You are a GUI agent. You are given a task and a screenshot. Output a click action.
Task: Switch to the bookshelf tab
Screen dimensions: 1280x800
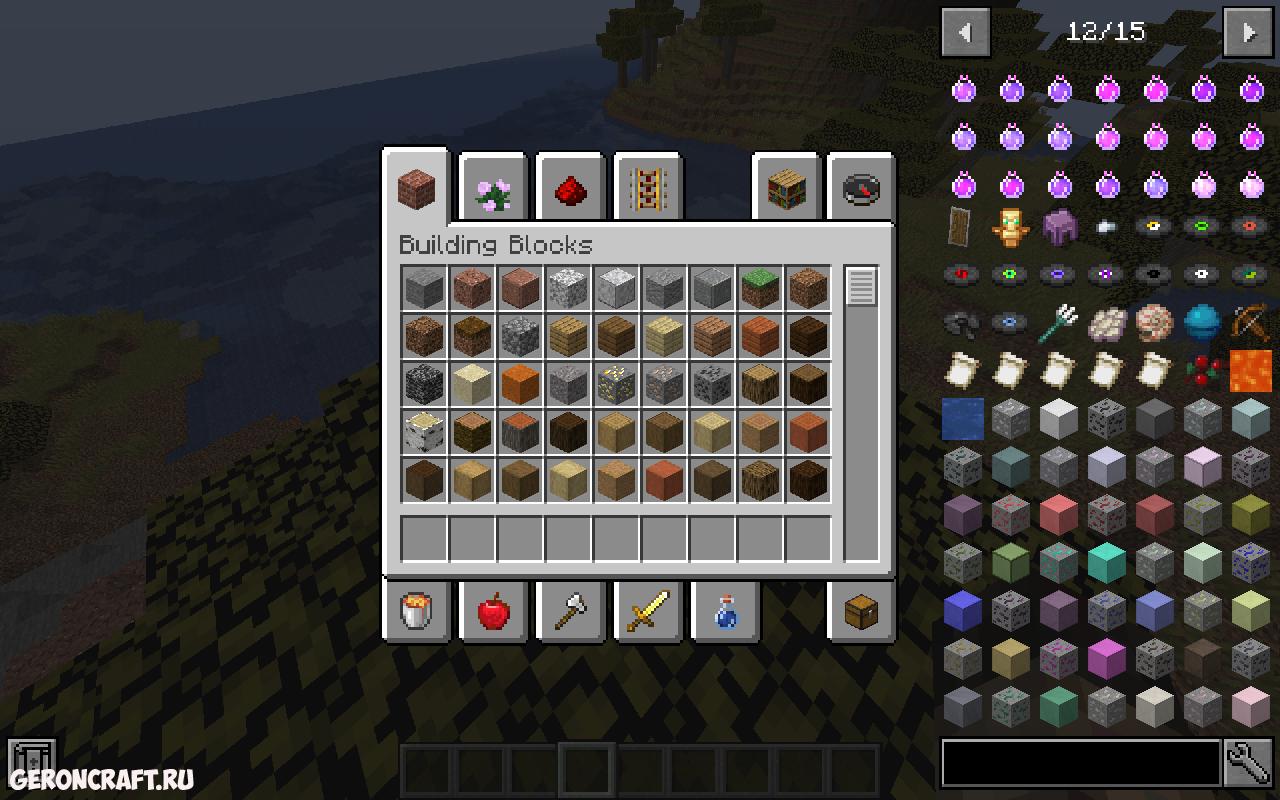tap(786, 189)
